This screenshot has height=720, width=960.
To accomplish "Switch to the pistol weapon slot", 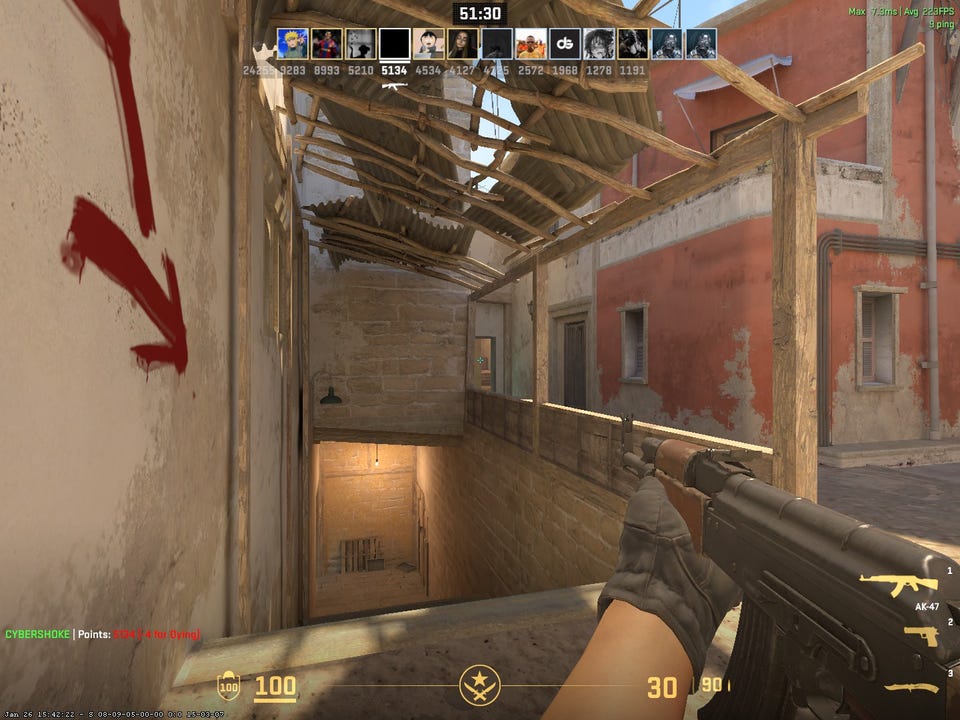I will pyautogui.click(x=921, y=636).
